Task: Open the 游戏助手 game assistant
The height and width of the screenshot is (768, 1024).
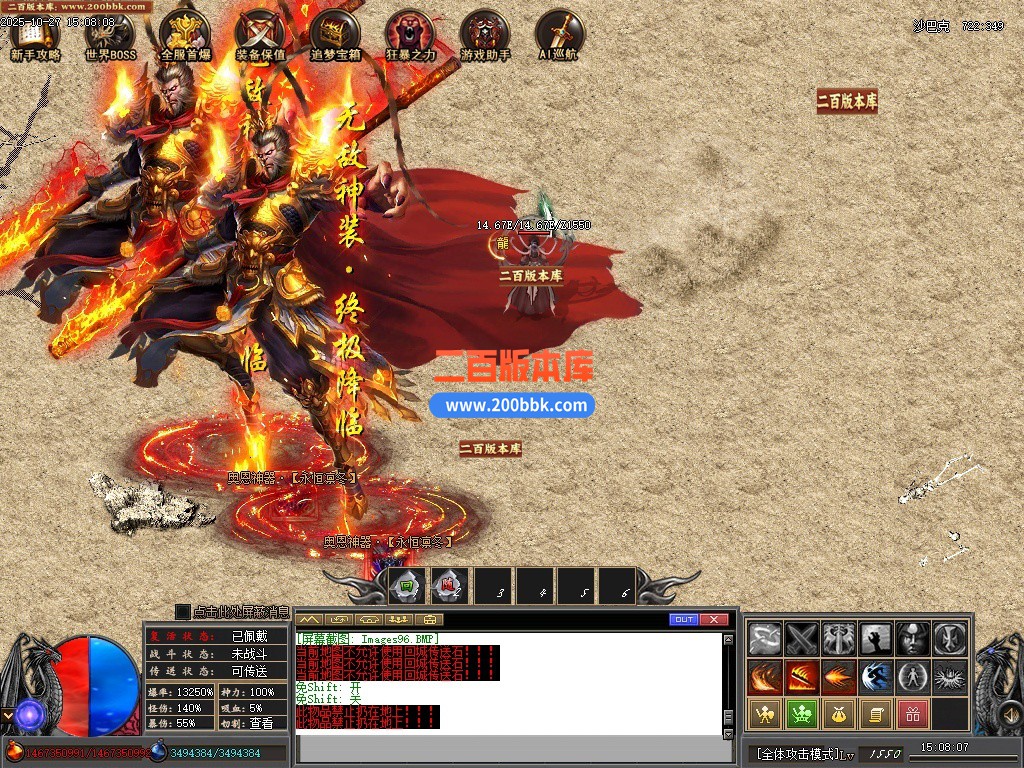Action: tap(485, 37)
